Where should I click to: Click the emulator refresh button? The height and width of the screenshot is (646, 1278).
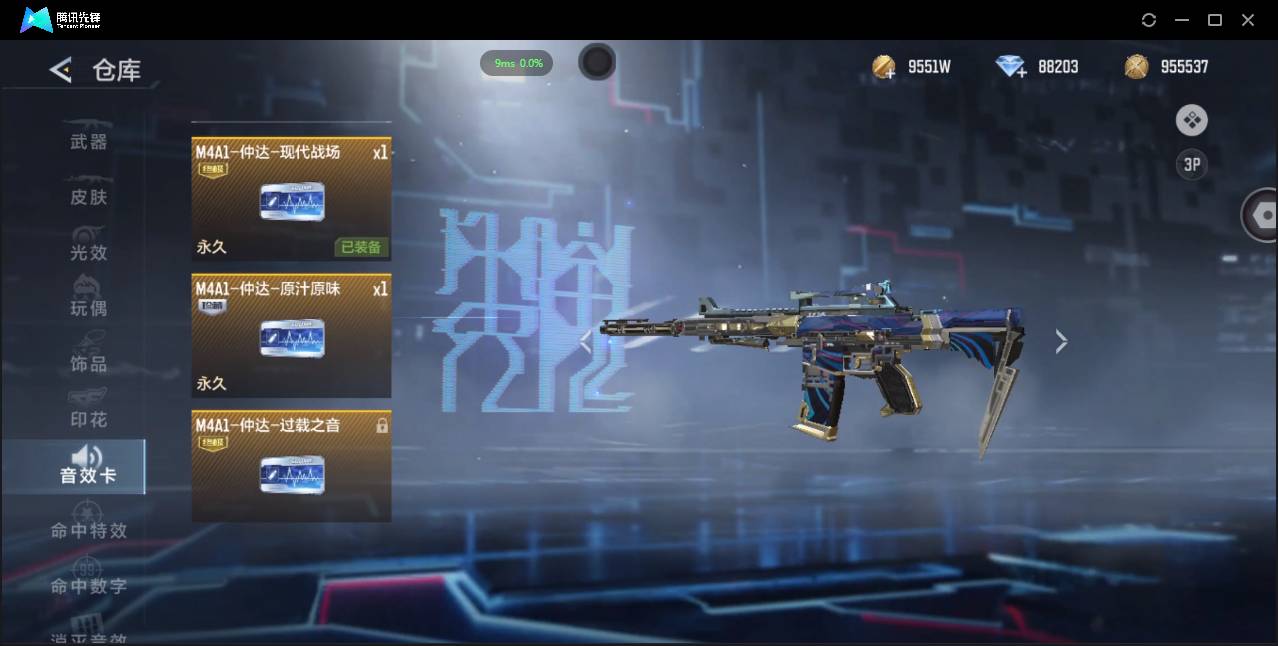tap(1149, 20)
